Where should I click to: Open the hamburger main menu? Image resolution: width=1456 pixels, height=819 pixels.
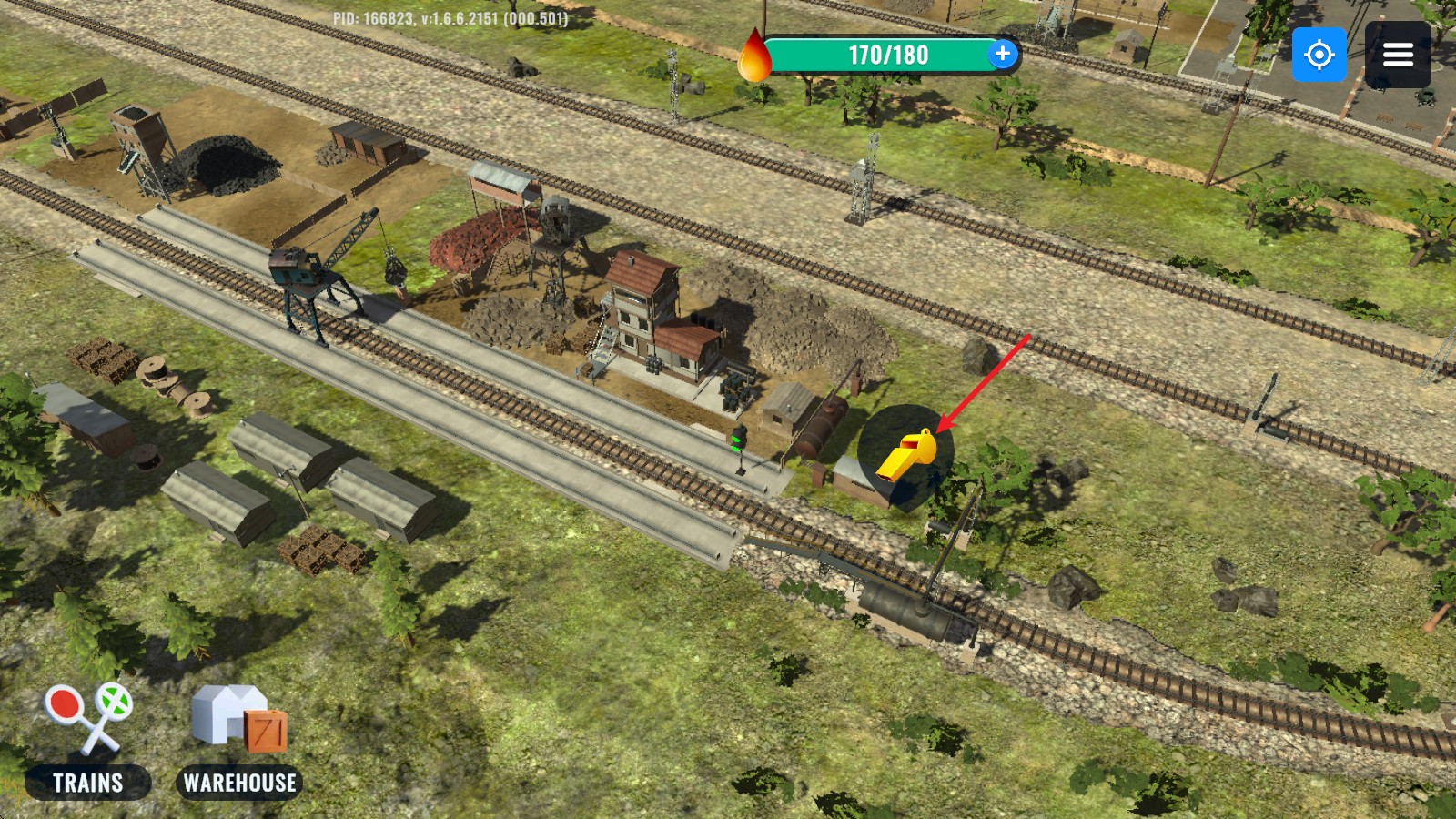tap(1398, 55)
